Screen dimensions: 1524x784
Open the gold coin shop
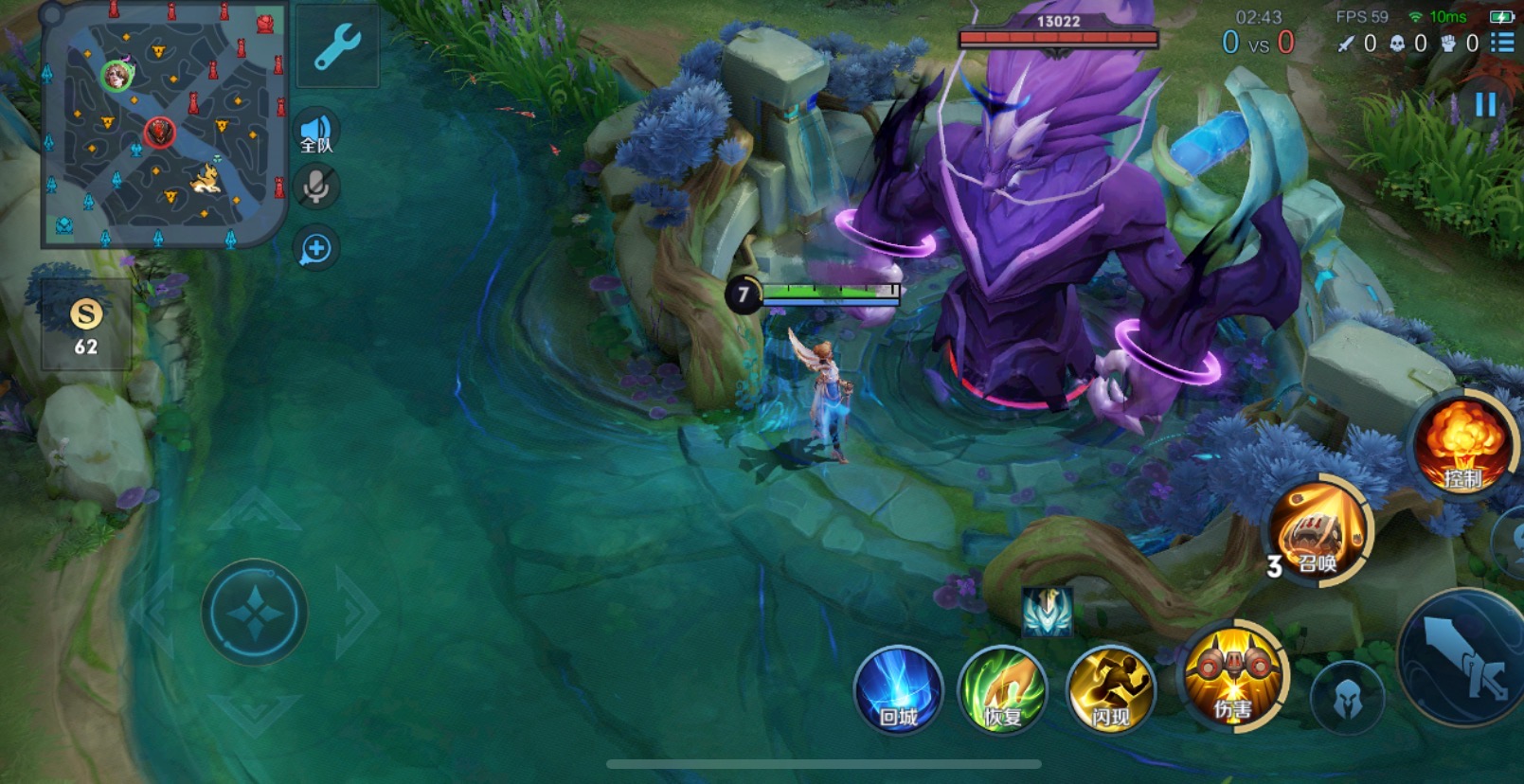pyautogui.click(x=86, y=325)
